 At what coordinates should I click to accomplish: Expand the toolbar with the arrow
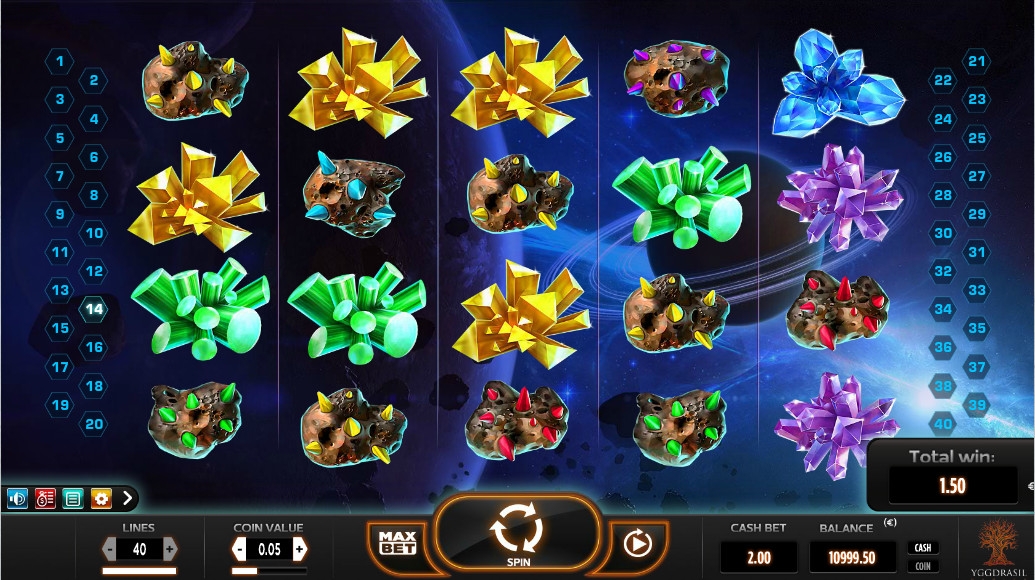coord(127,497)
